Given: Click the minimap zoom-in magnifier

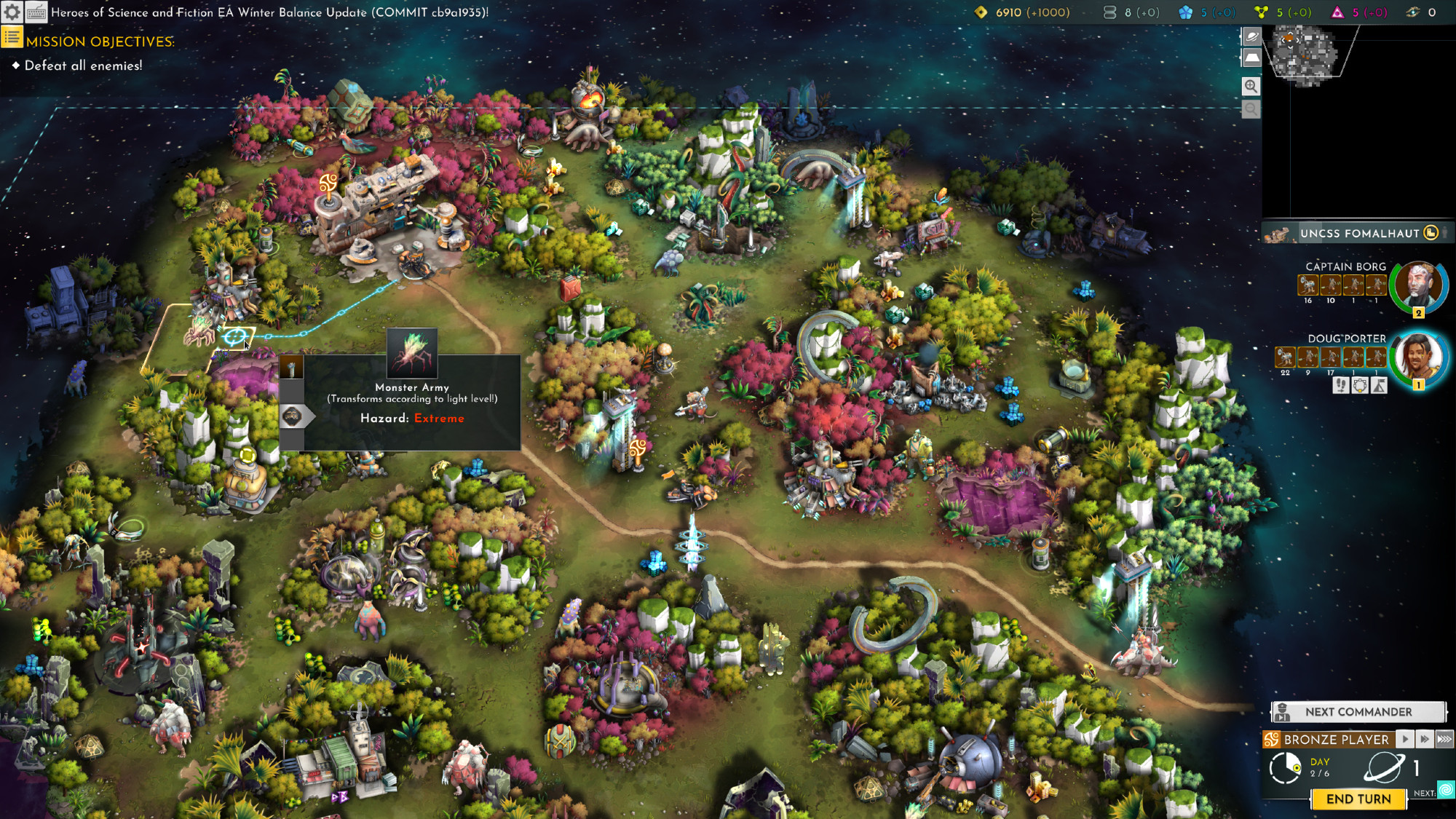Looking at the screenshot, I should point(1251,86).
